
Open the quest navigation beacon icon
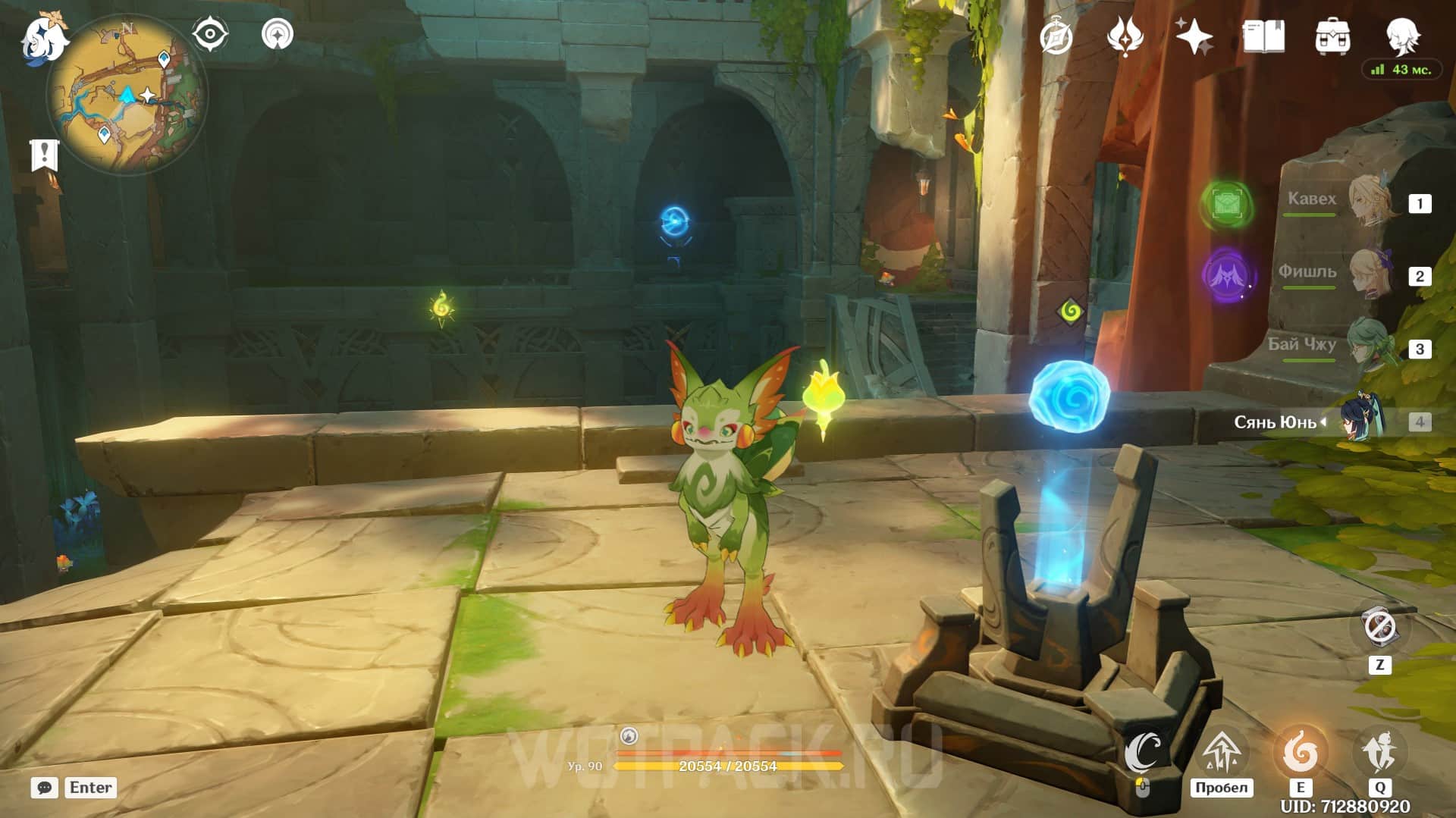coord(278,35)
